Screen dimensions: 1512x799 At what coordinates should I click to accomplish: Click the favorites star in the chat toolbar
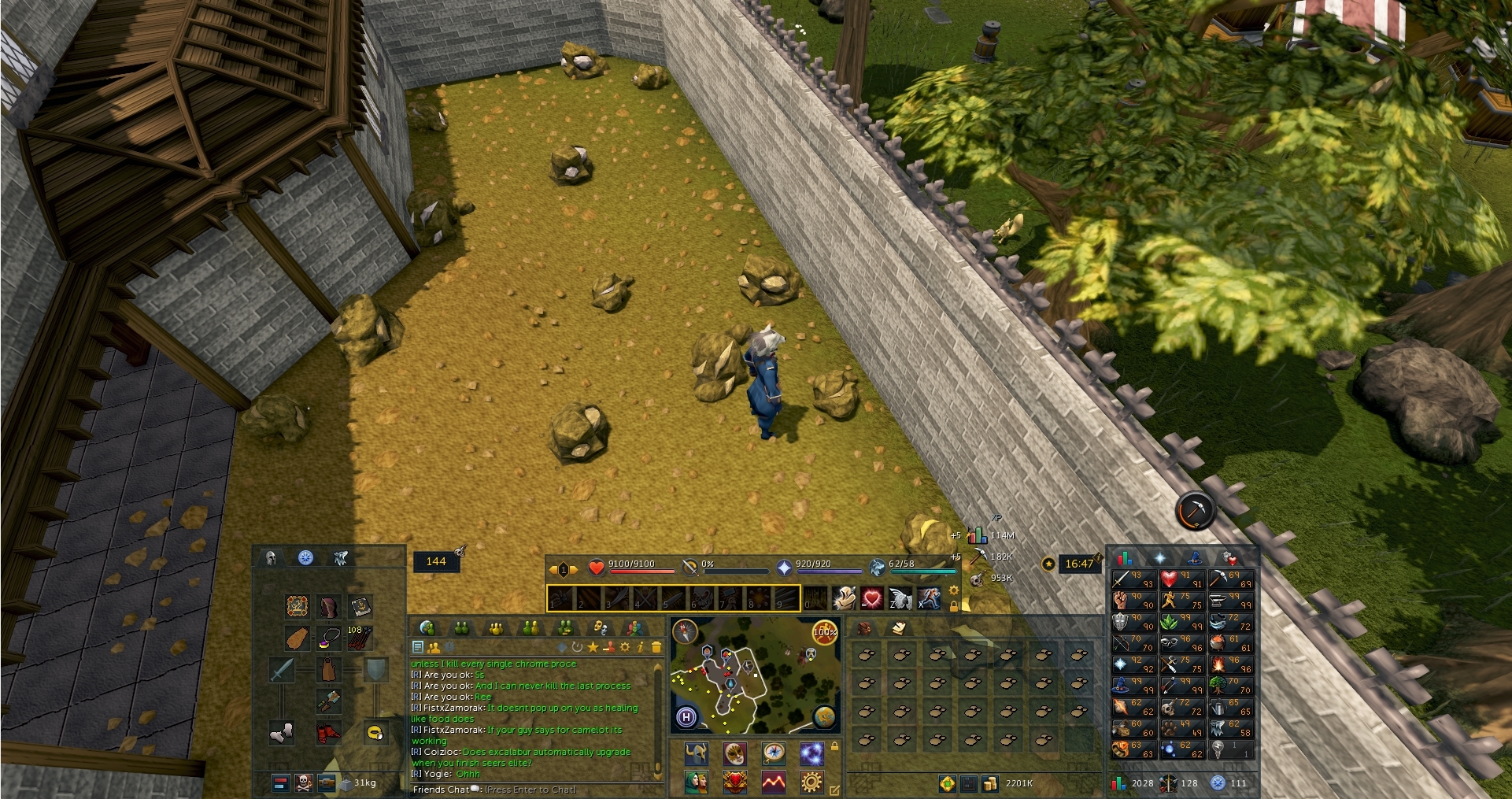(x=594, y=647)
